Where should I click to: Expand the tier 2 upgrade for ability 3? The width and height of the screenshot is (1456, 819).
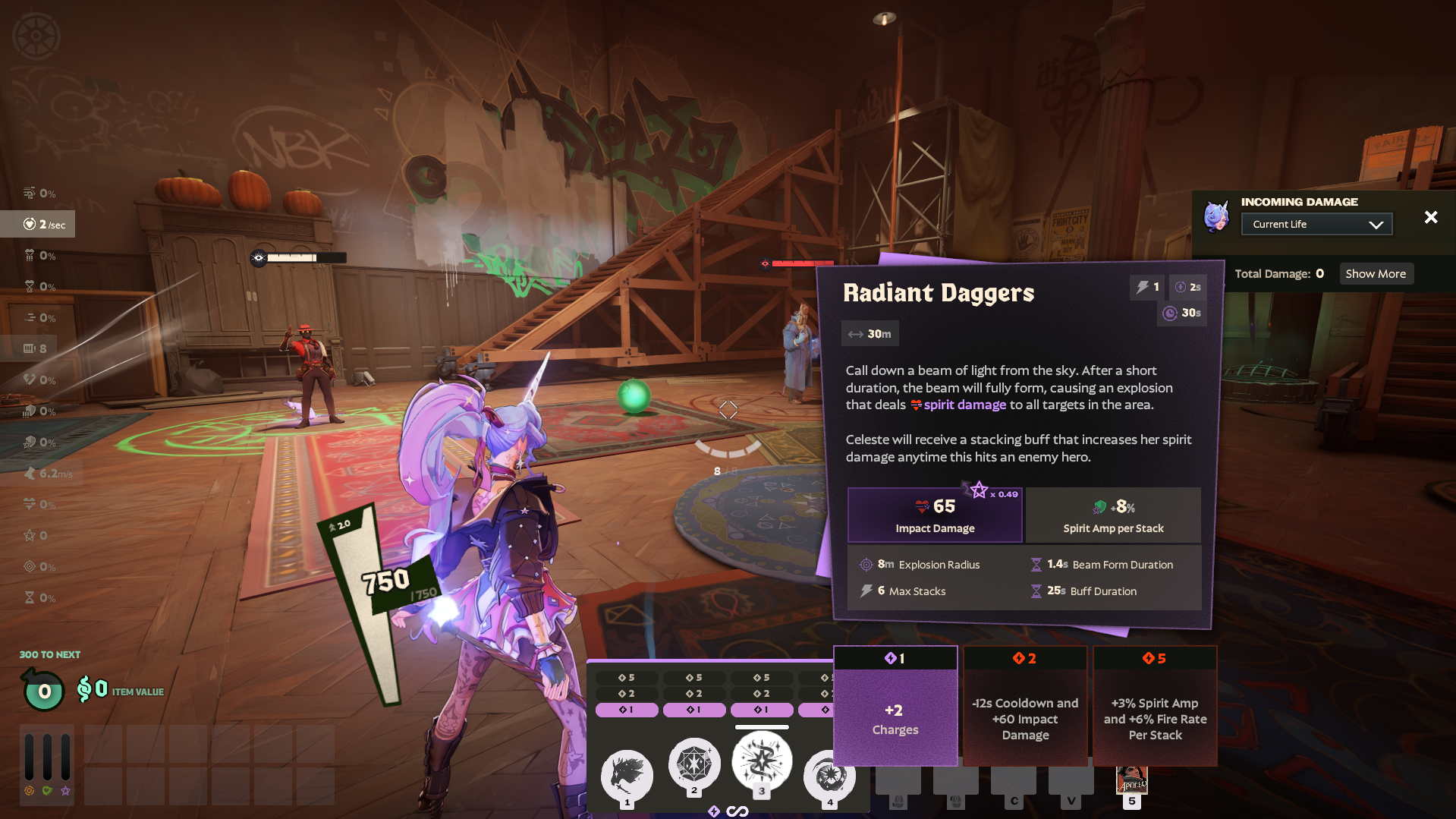point(762,692)
